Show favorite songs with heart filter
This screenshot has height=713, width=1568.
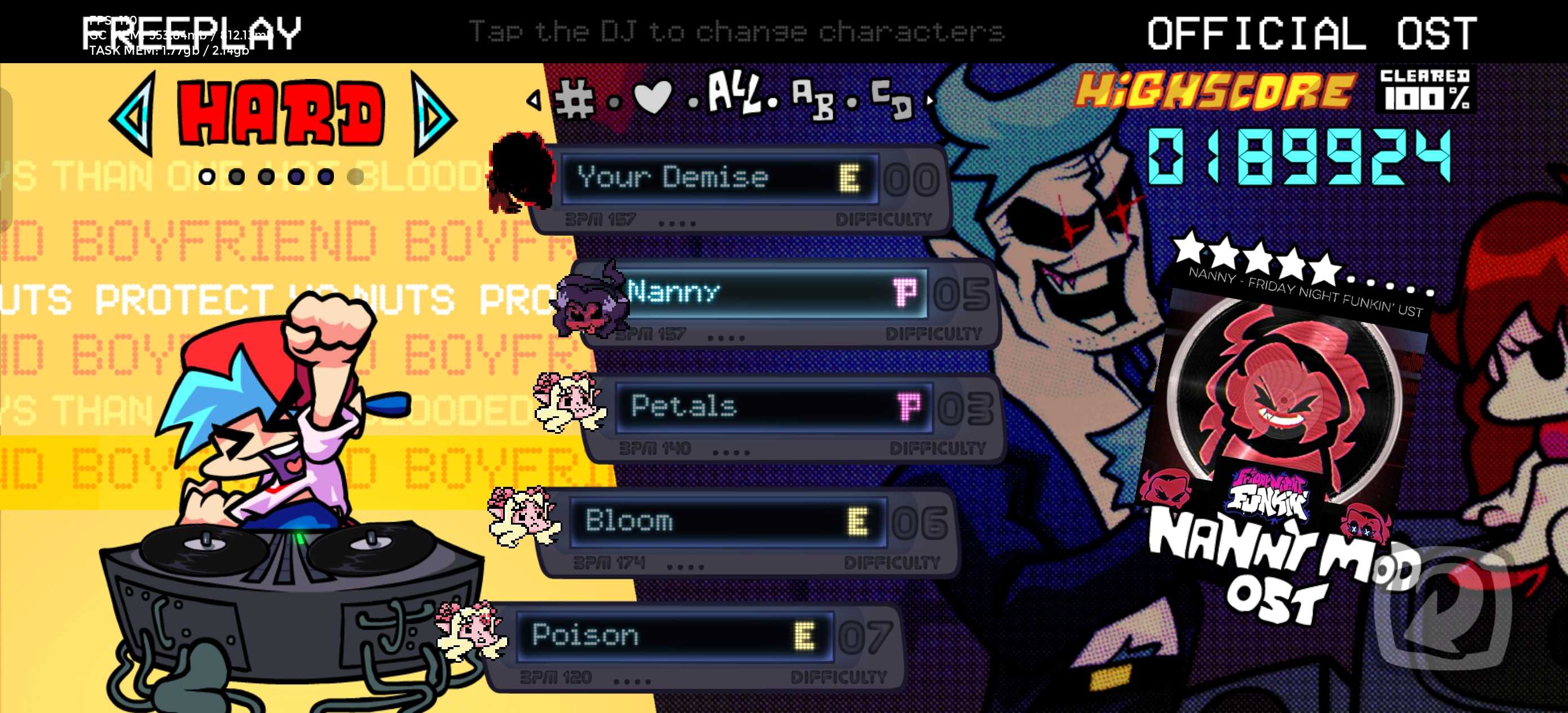653,96
